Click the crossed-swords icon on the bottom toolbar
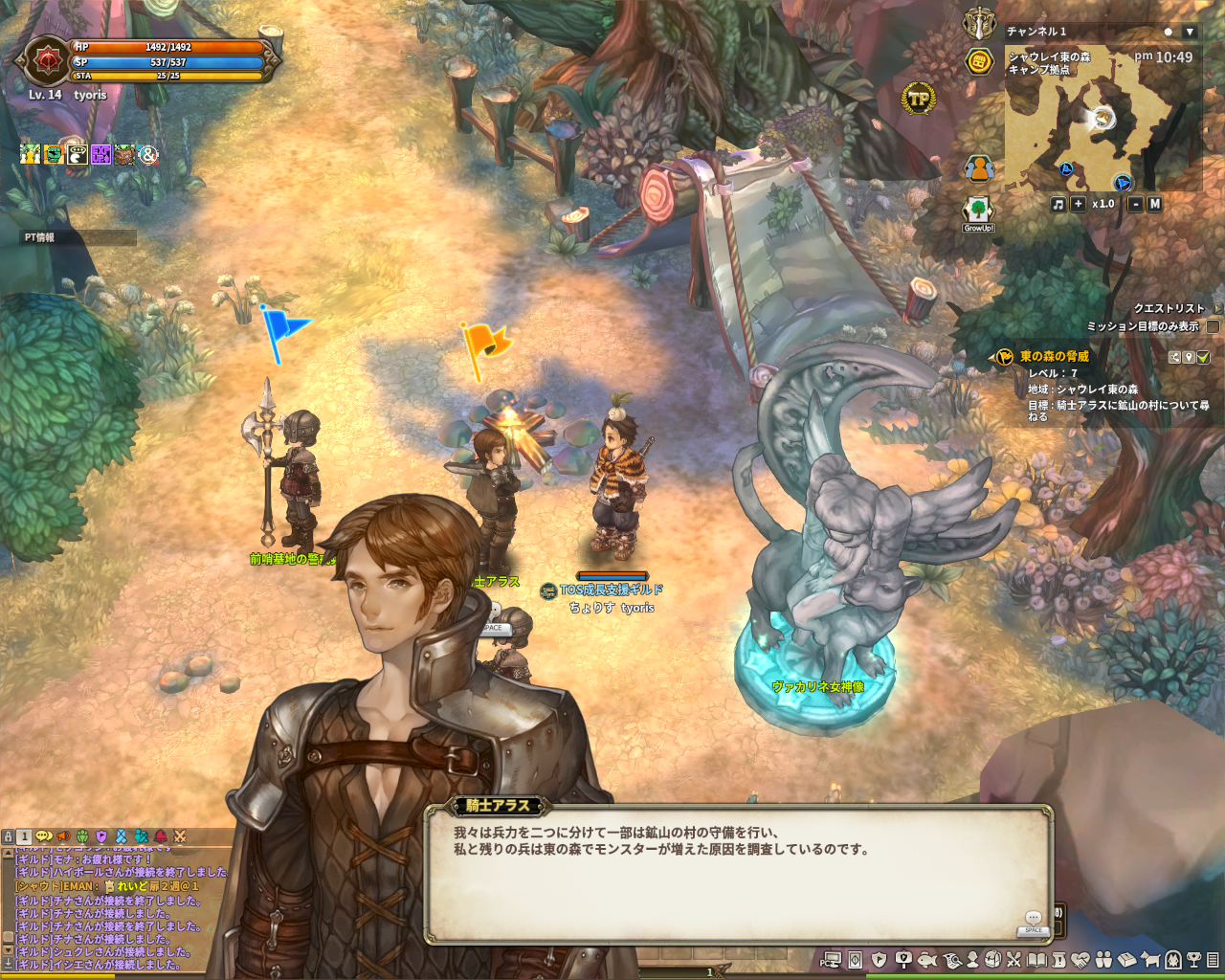 tap(1013, 959)
